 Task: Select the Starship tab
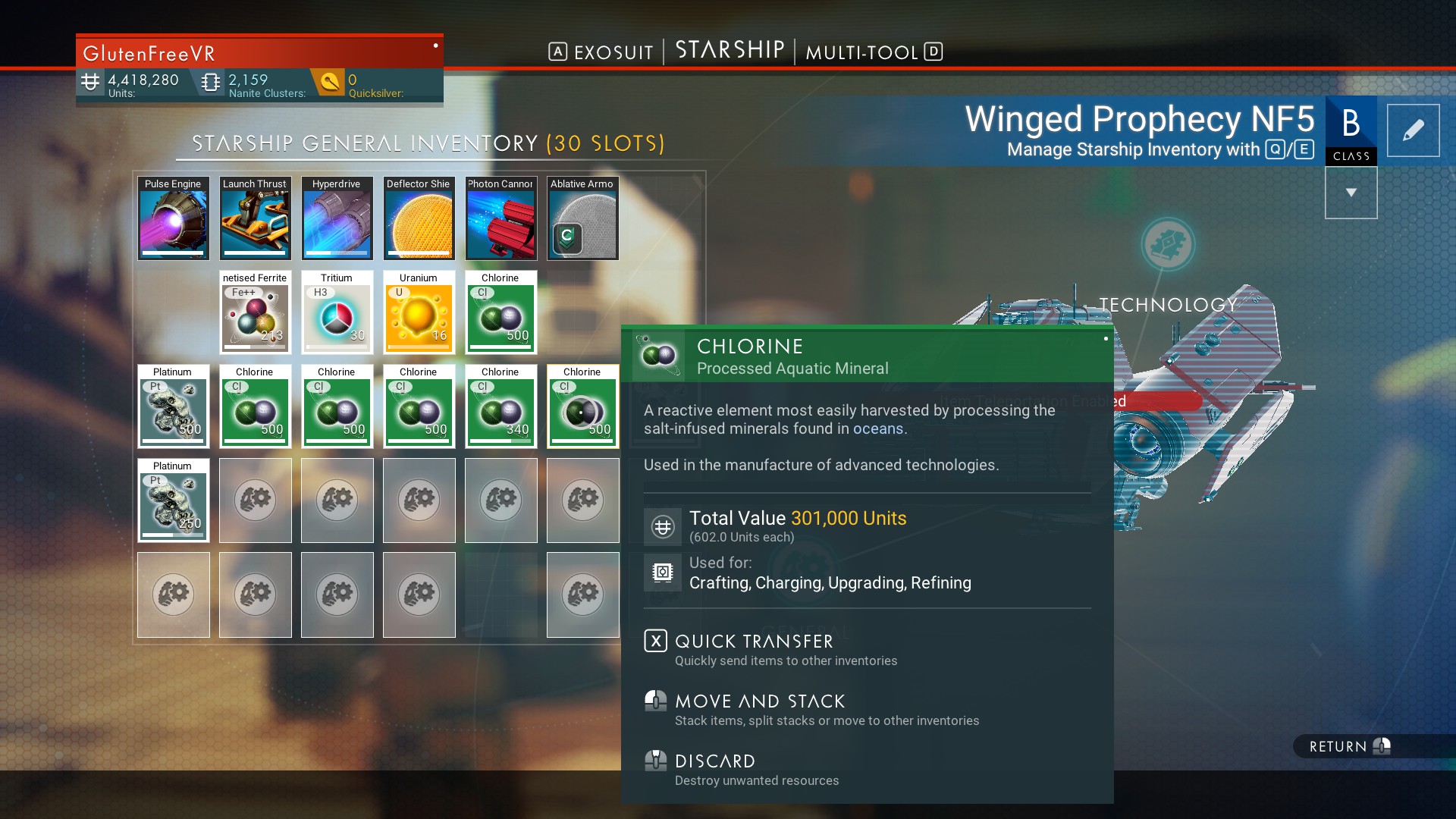(730, 50)
